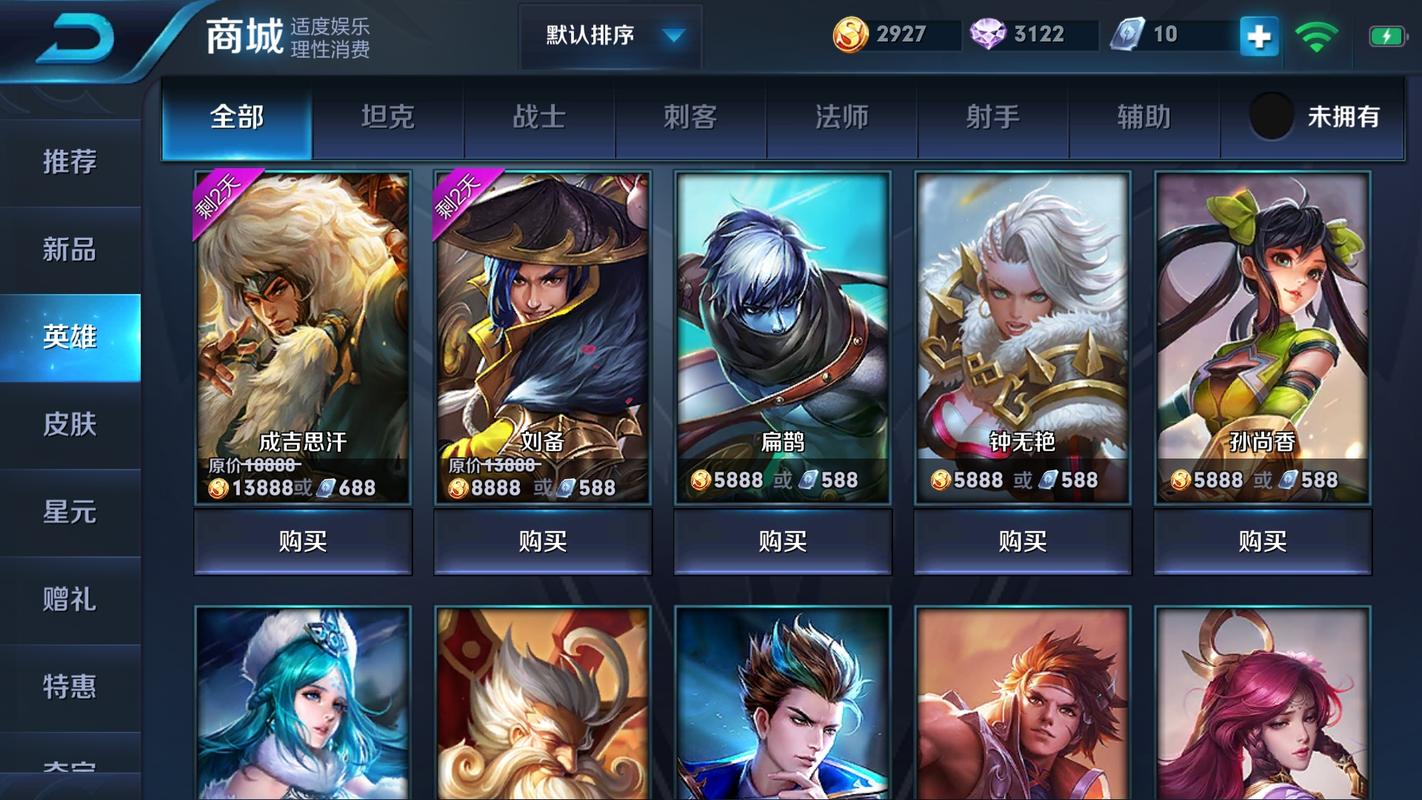
Task: Tap the gold coin balance icon
Action: point(849,33)
